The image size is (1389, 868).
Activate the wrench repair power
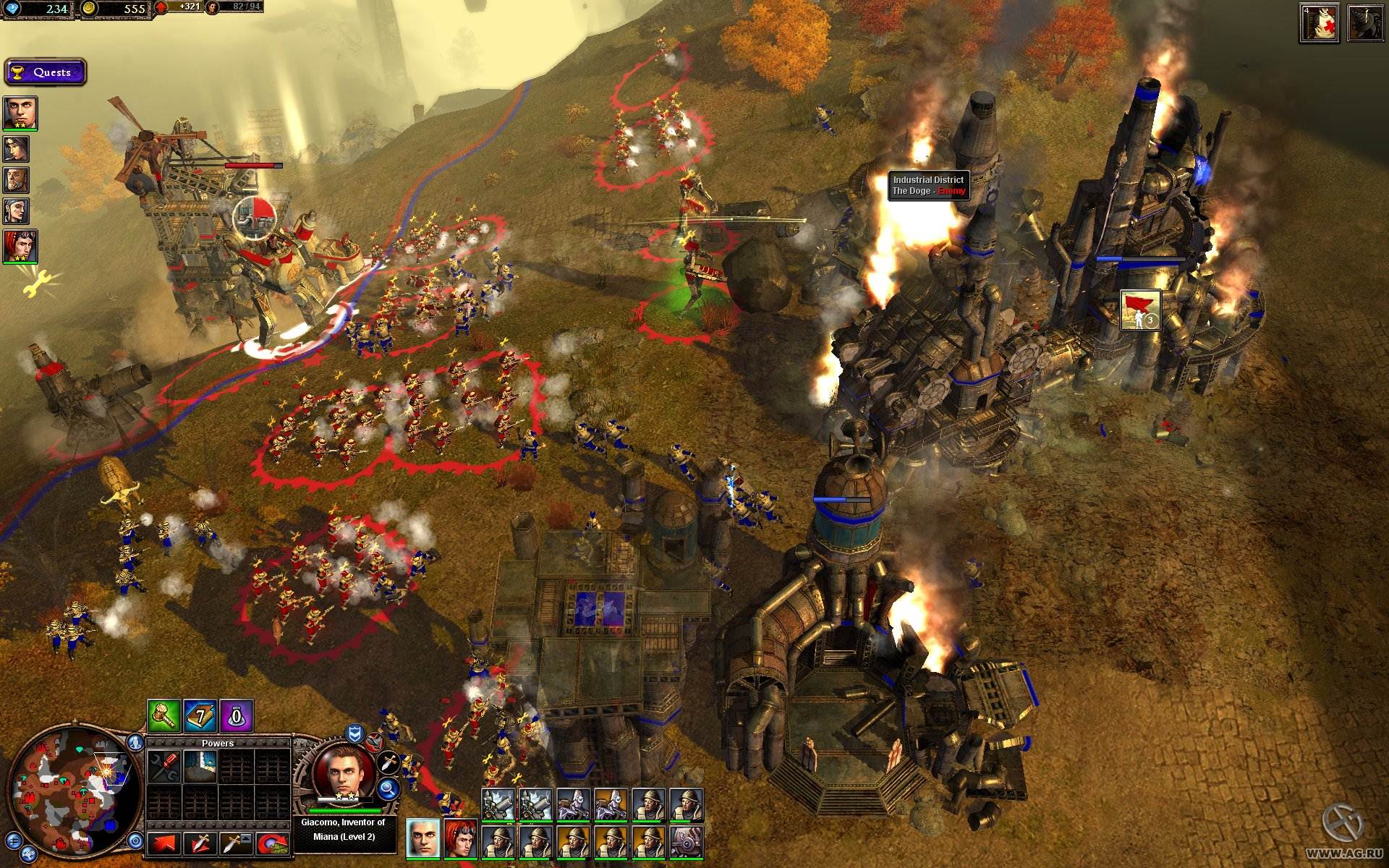click(164, 767)
